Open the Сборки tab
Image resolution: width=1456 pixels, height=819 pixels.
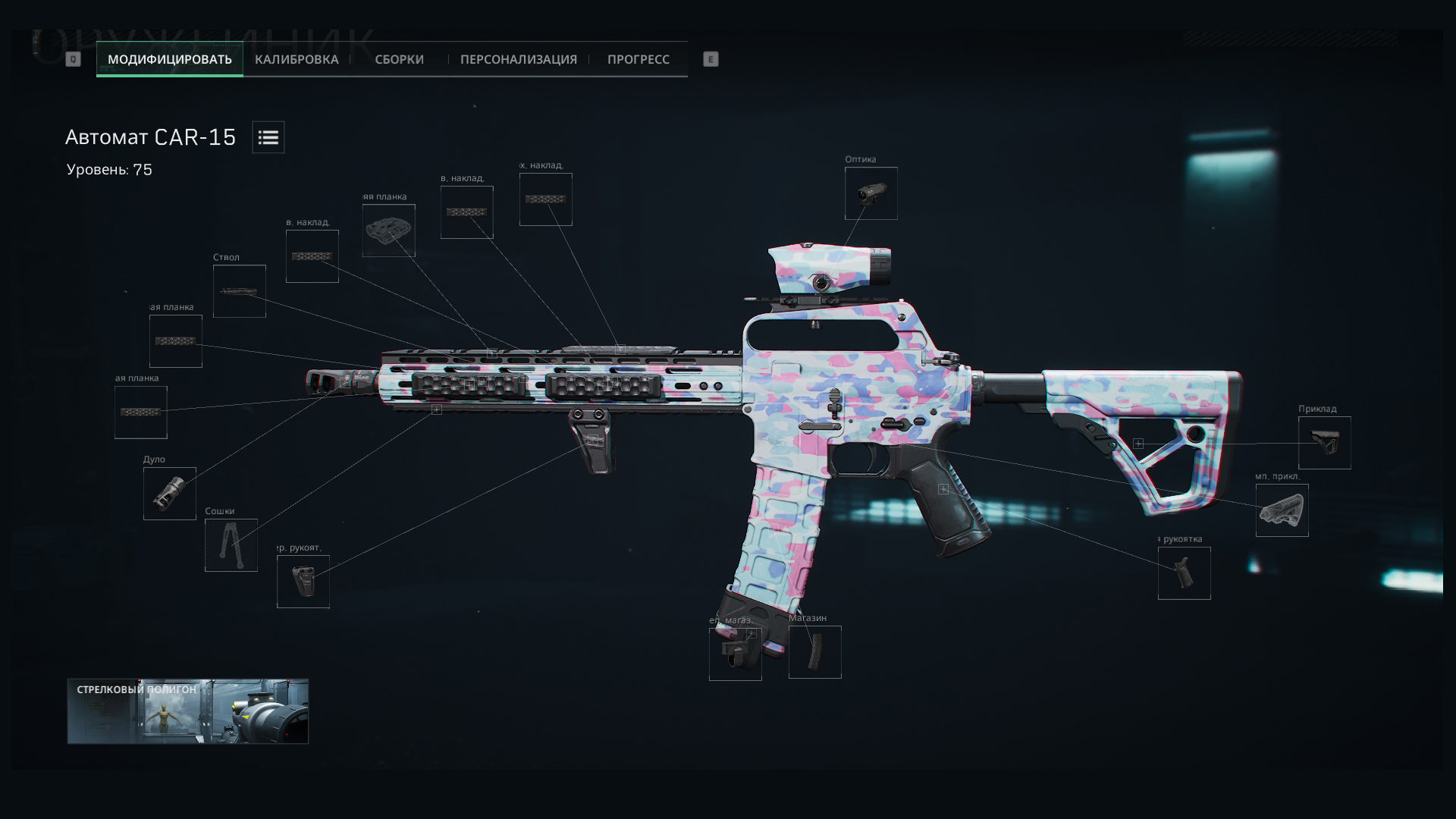[x=399, y=59]
